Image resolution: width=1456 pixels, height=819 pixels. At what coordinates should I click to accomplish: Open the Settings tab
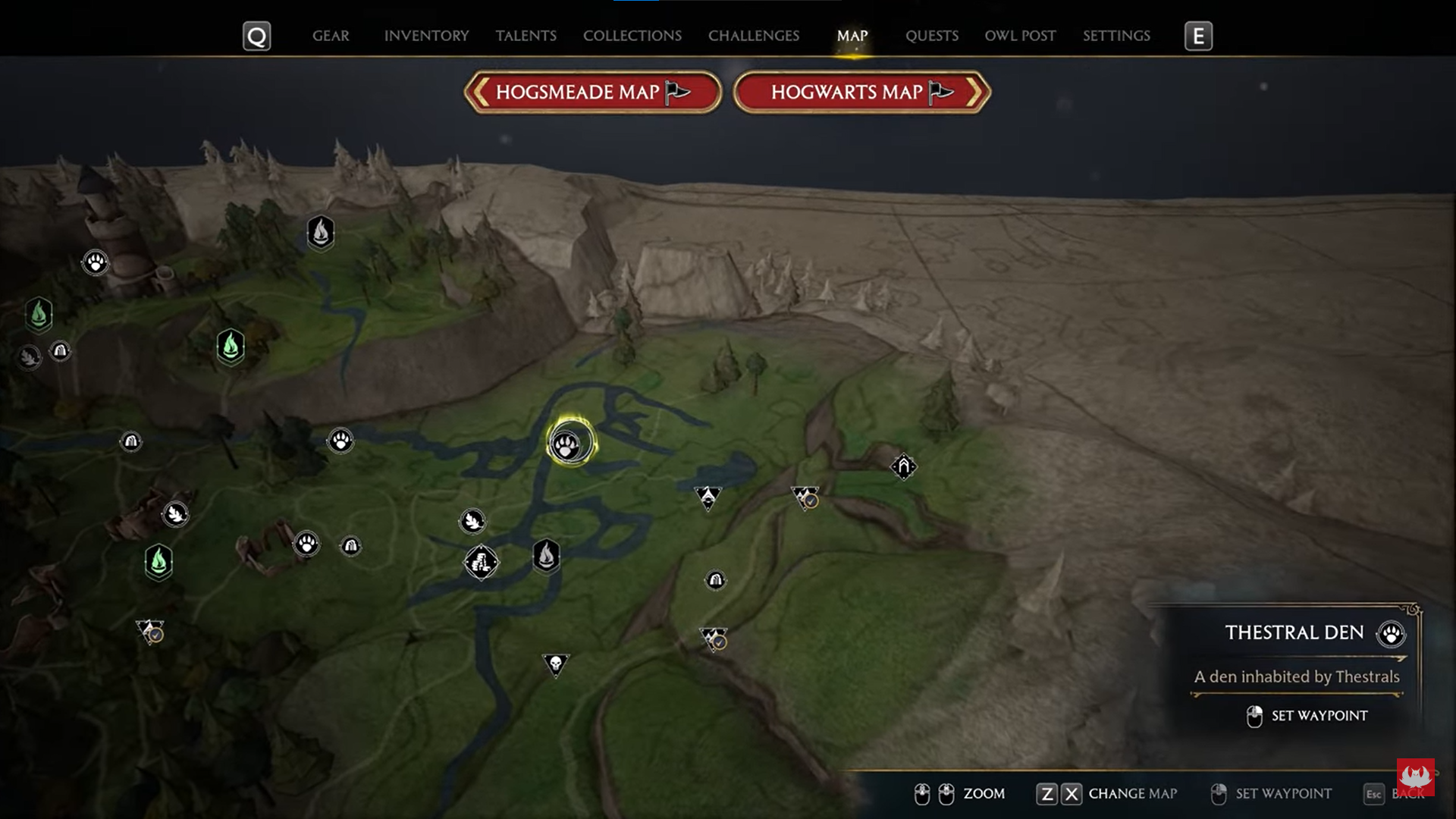[1116, 36]
